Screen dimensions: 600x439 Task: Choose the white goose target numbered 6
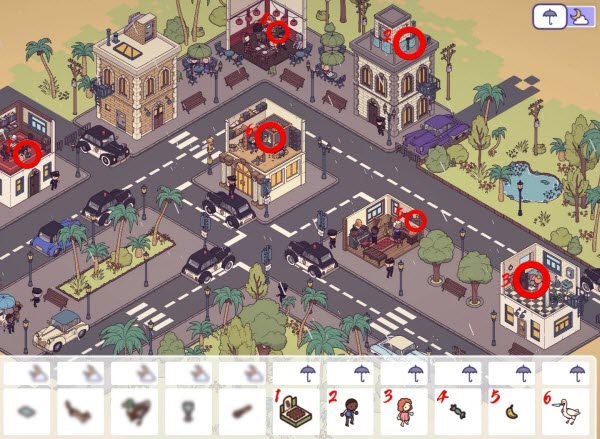pos(568,410)
